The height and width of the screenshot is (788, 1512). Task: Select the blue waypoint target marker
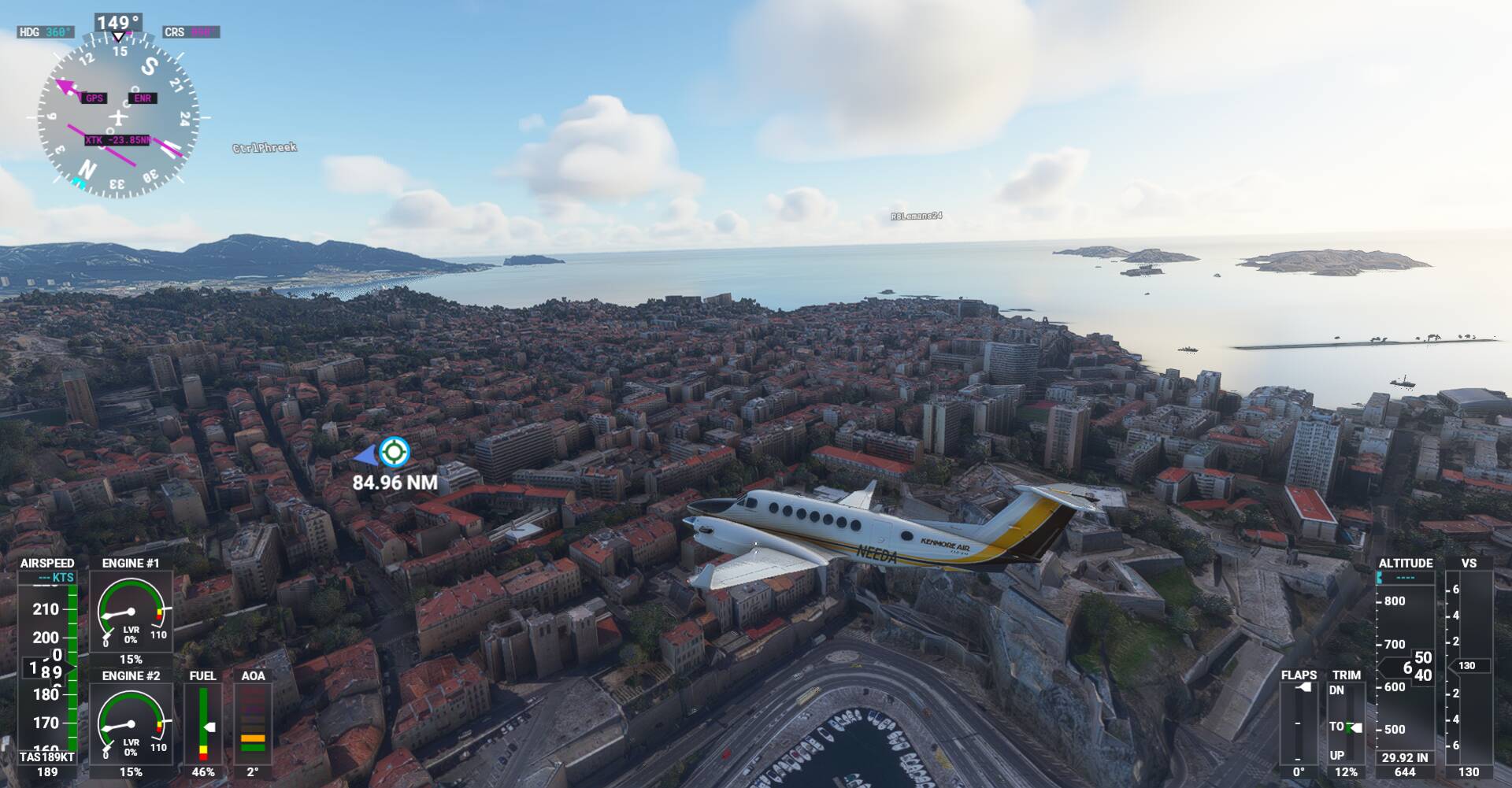click(394, 452)
